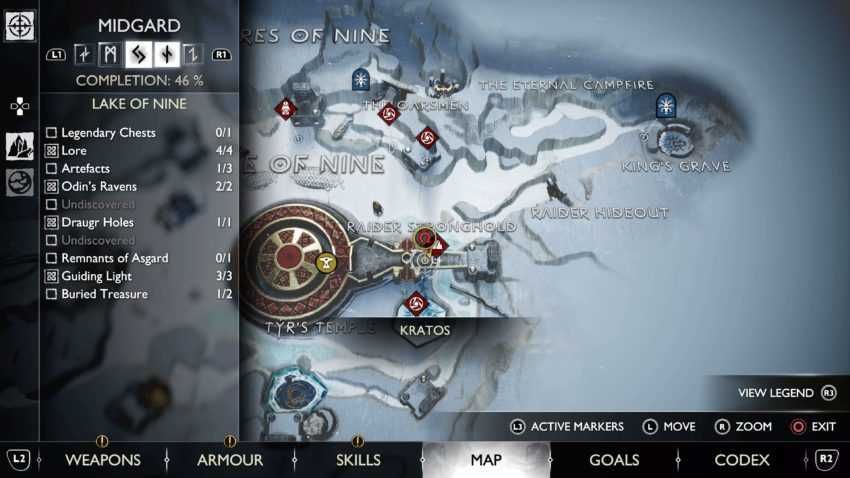Open the Goals tab
The image size is (850, 478).
click(x=614, y=460)
